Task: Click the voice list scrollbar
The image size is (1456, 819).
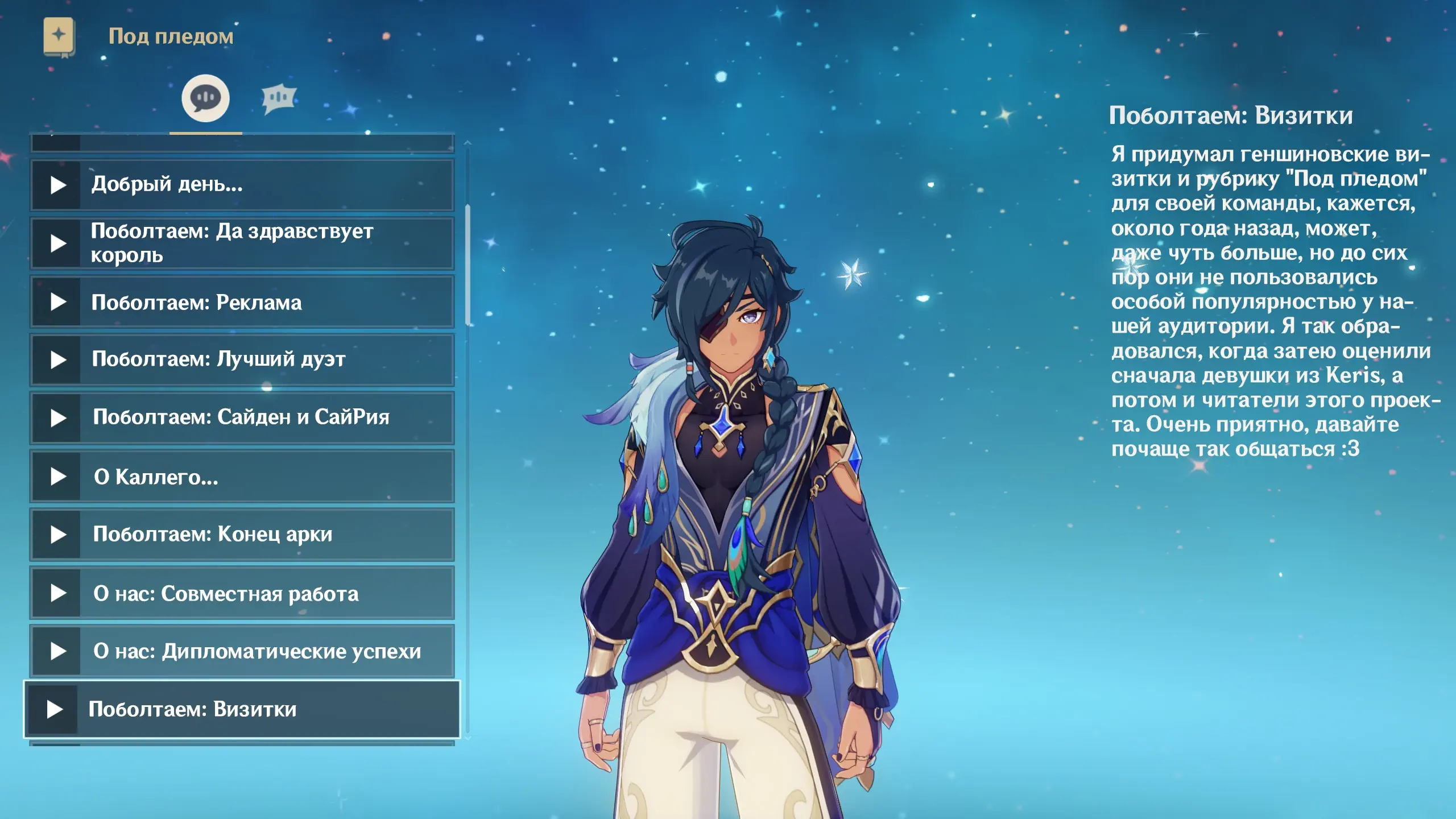Action: click(468, 265)
